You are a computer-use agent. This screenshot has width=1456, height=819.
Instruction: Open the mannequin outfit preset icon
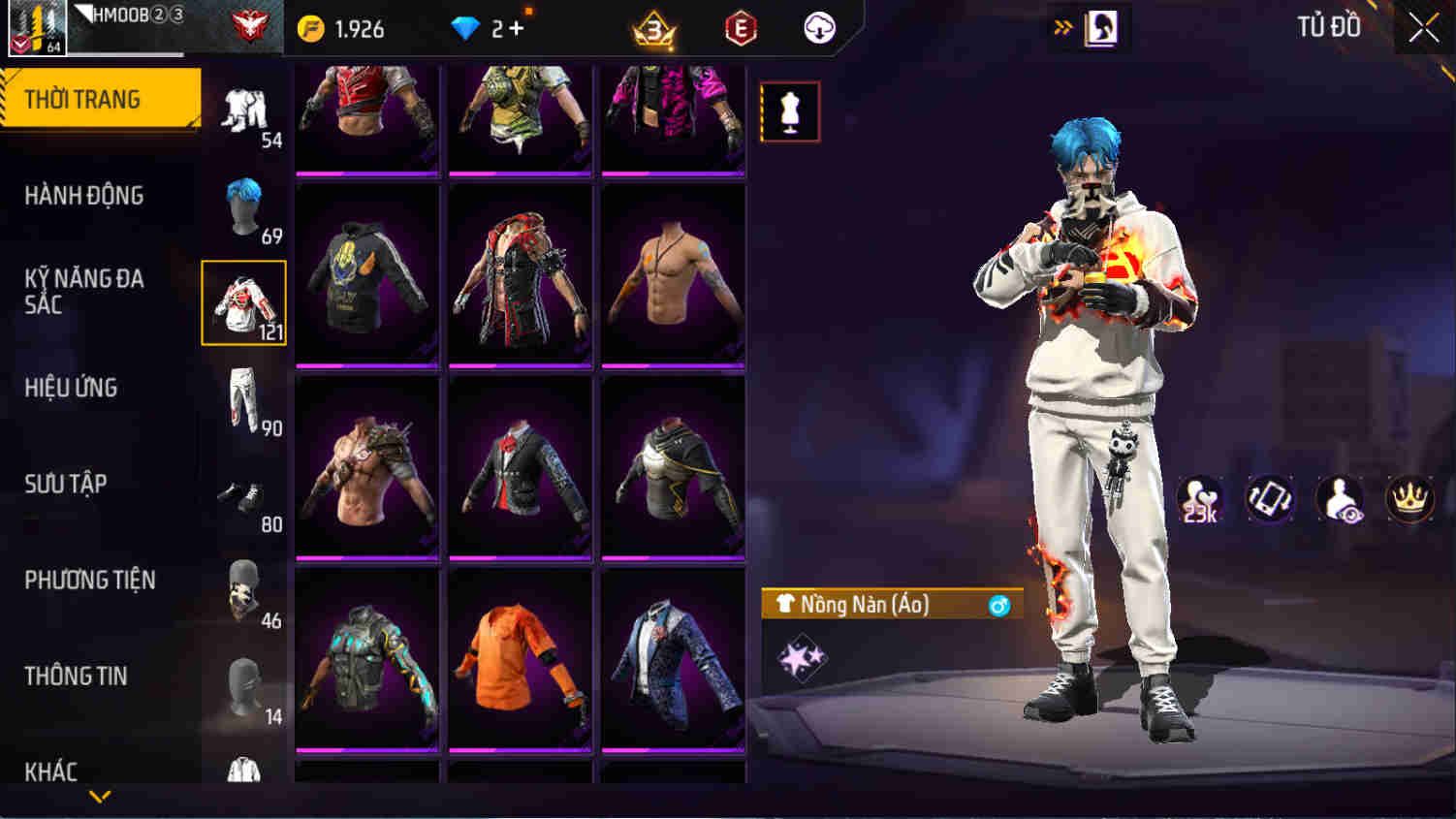[789, 110]
